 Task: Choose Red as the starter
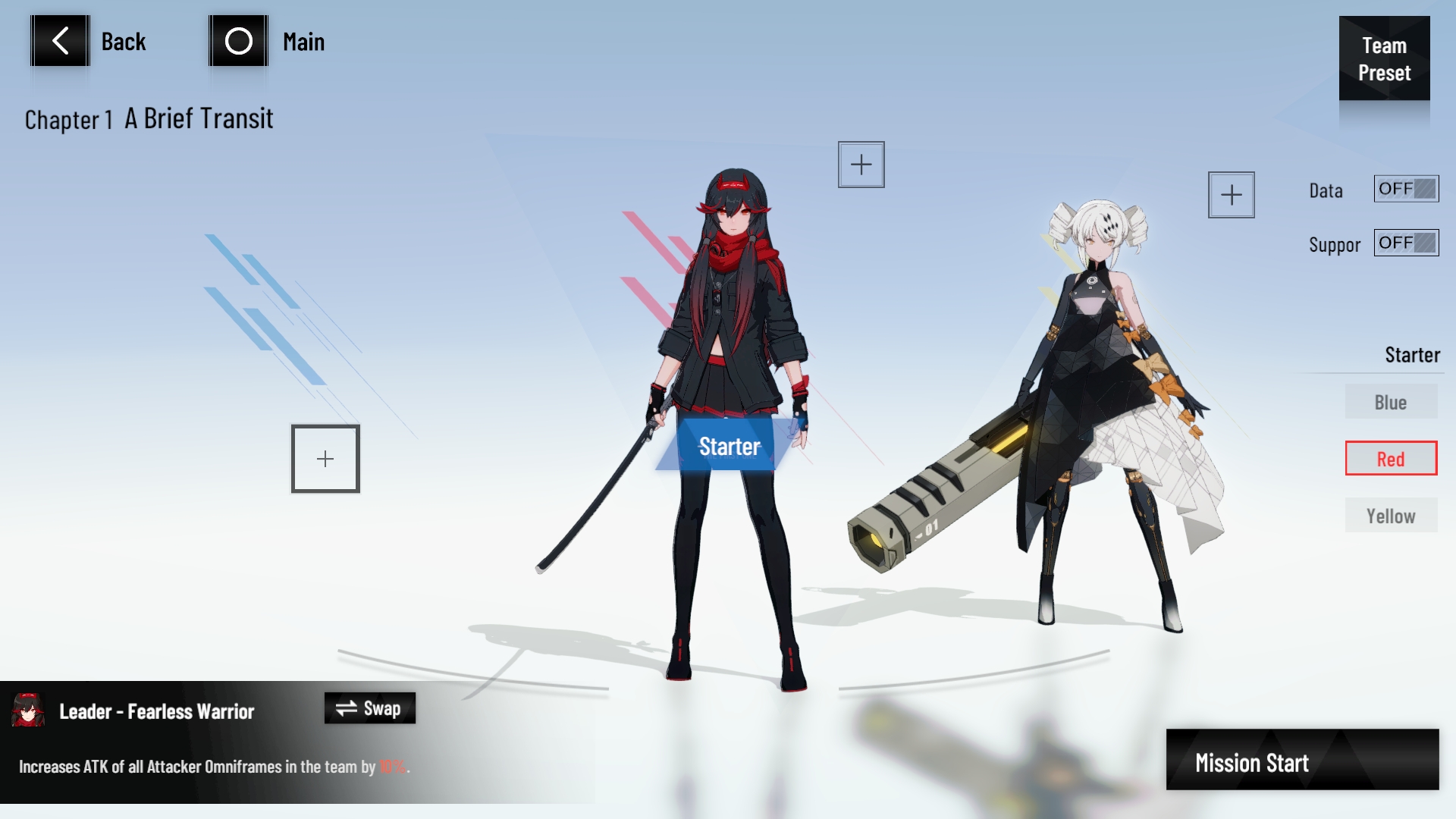1391,459
